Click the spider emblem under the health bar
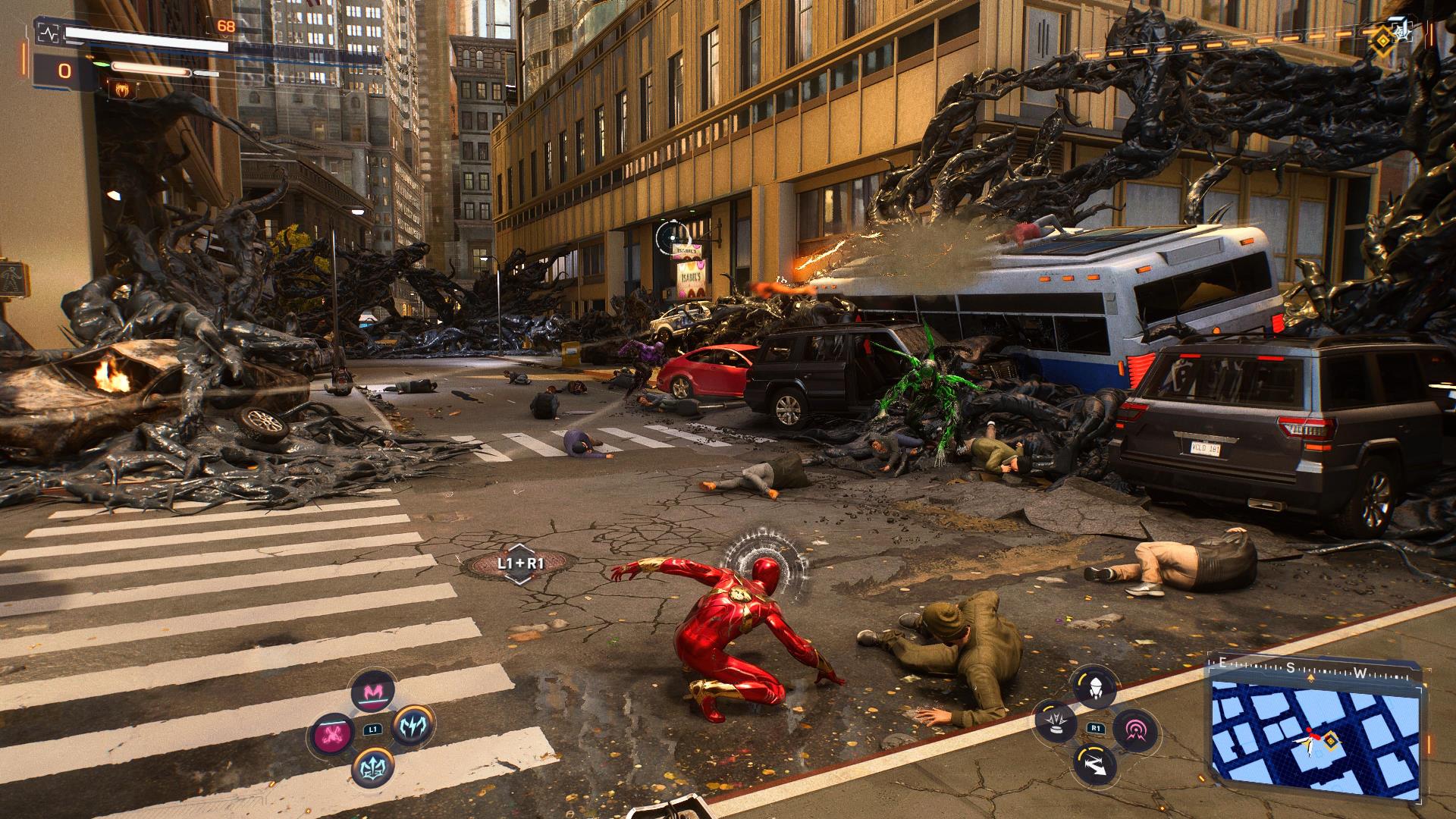 coord(121,89)
